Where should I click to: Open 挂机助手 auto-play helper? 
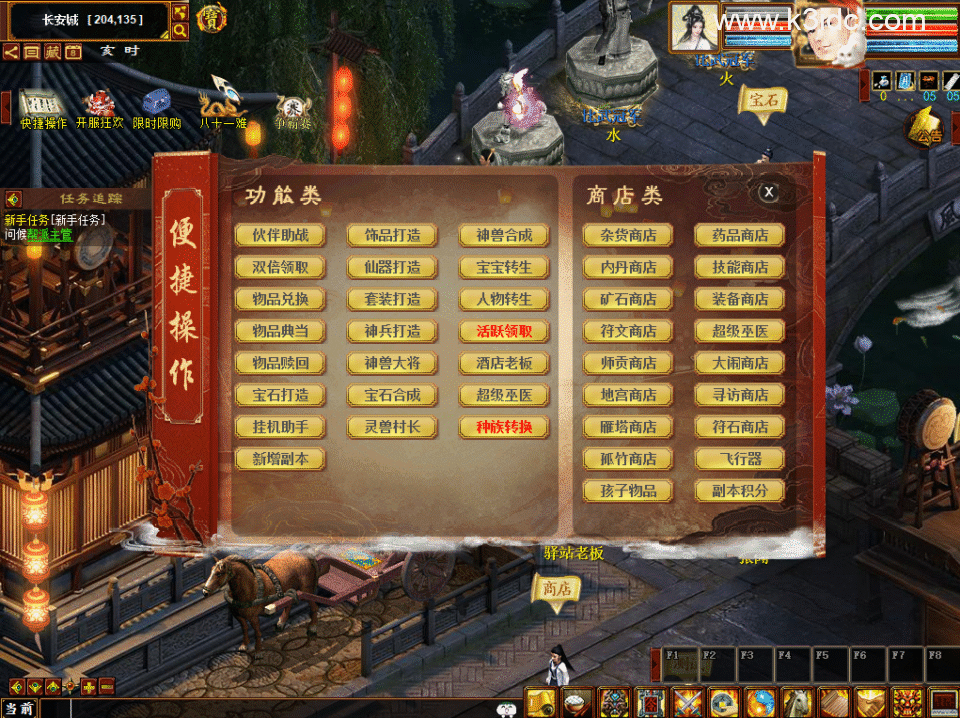click(280, 427)
